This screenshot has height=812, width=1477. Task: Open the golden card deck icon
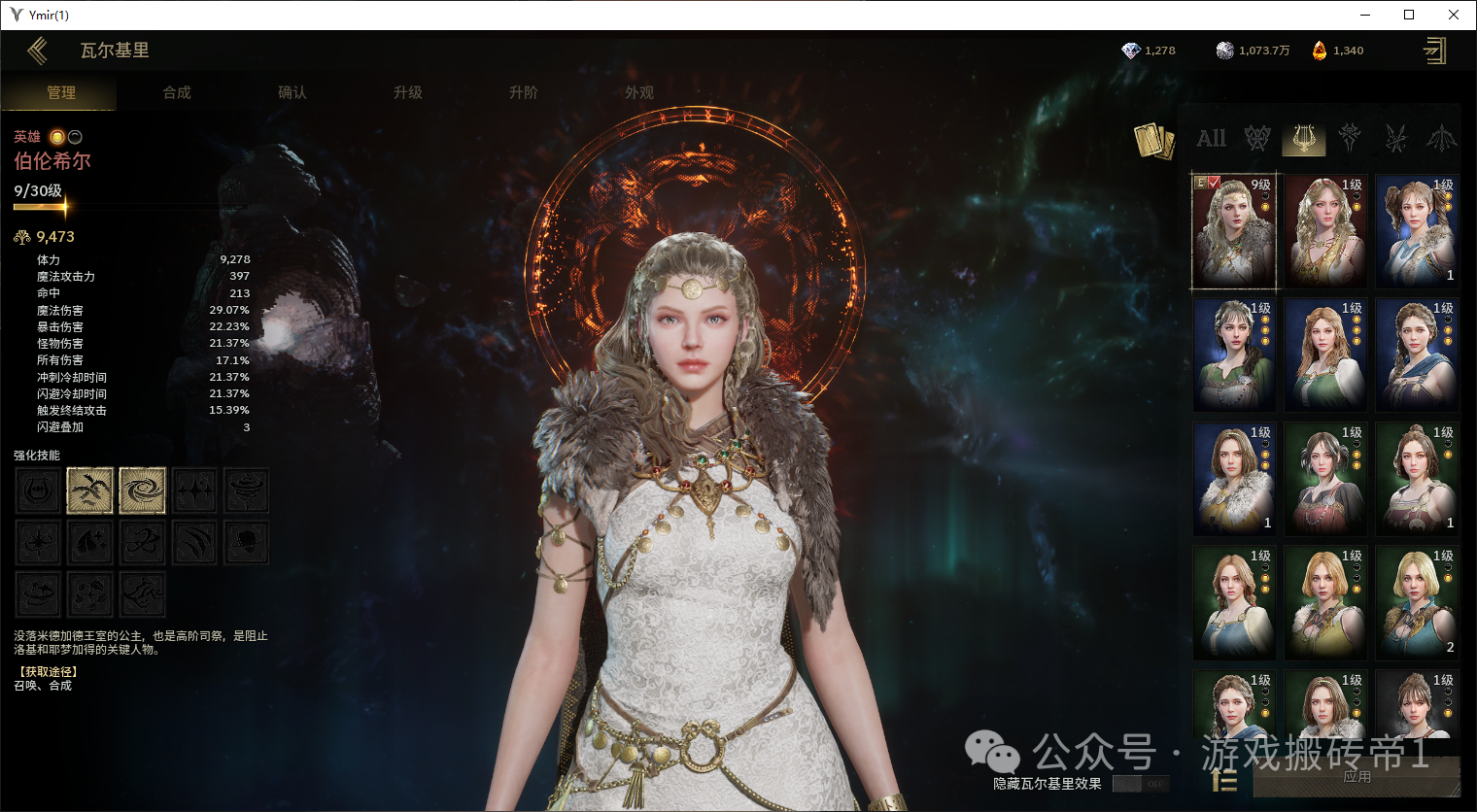1153,141
